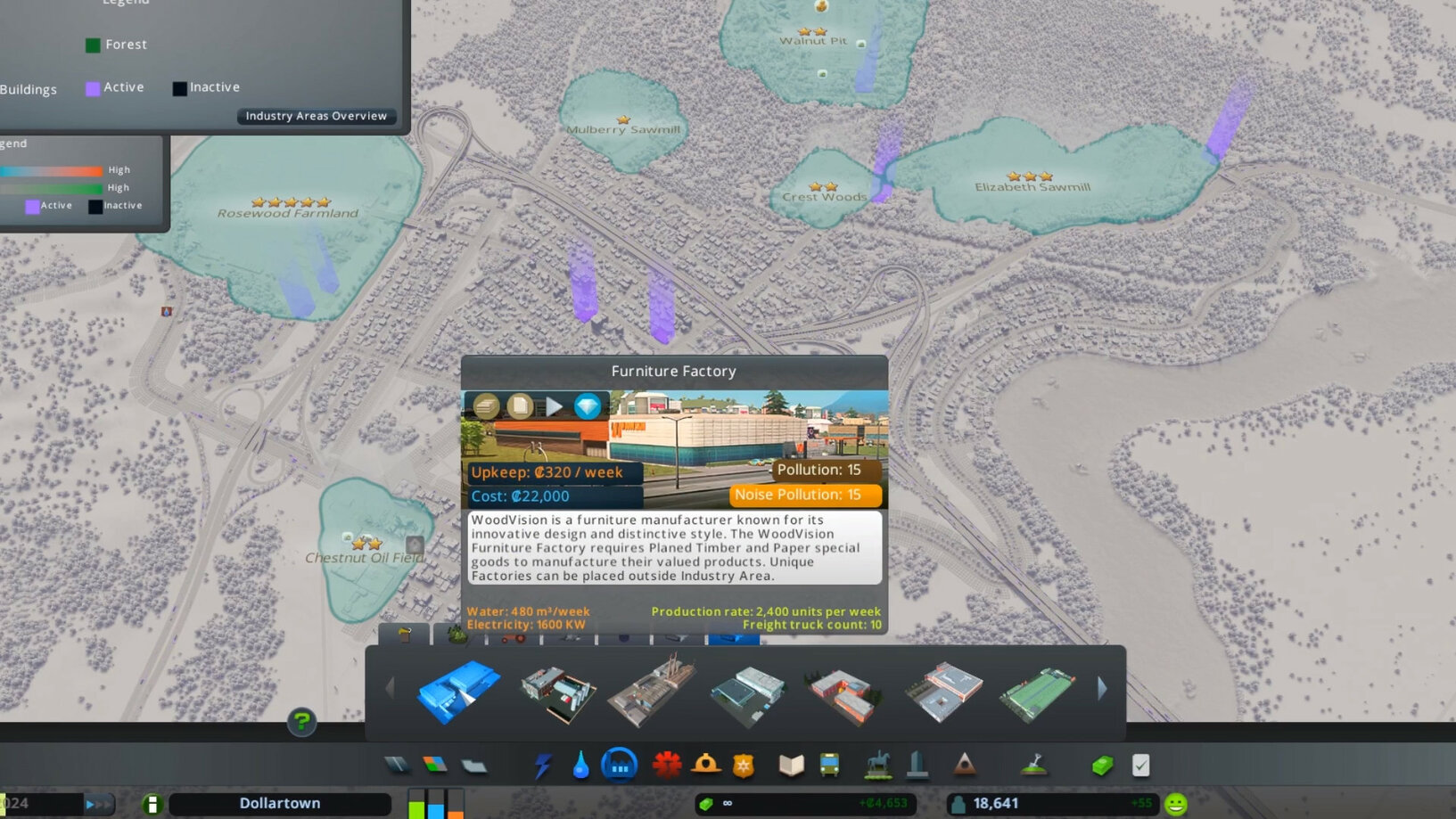The width and height of the screenshot is (1456, 819).
Task: Click the Dollartown city name field
Action: pyautogui.click(x=279, y=803)
